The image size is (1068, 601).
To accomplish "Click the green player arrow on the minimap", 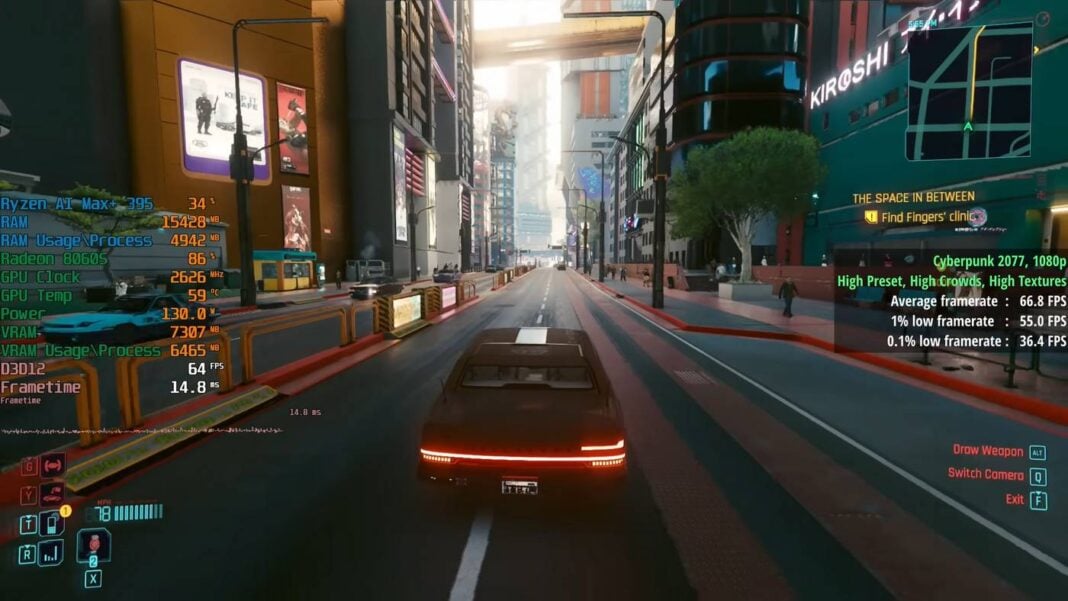I will point(967,126).
